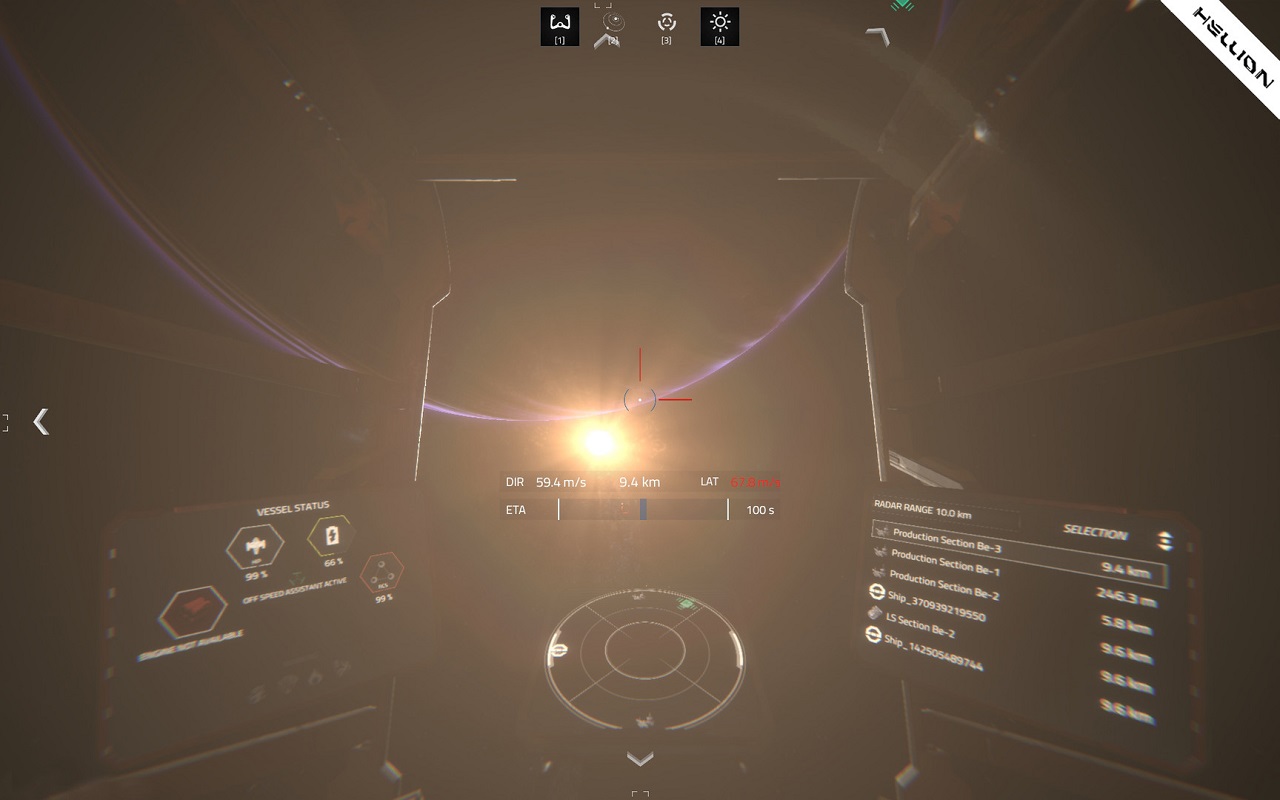The width and height of the screenshot is (1280, 800).
Task: Pick LS Section Be-2 radar entry
Action: [919, 627]
